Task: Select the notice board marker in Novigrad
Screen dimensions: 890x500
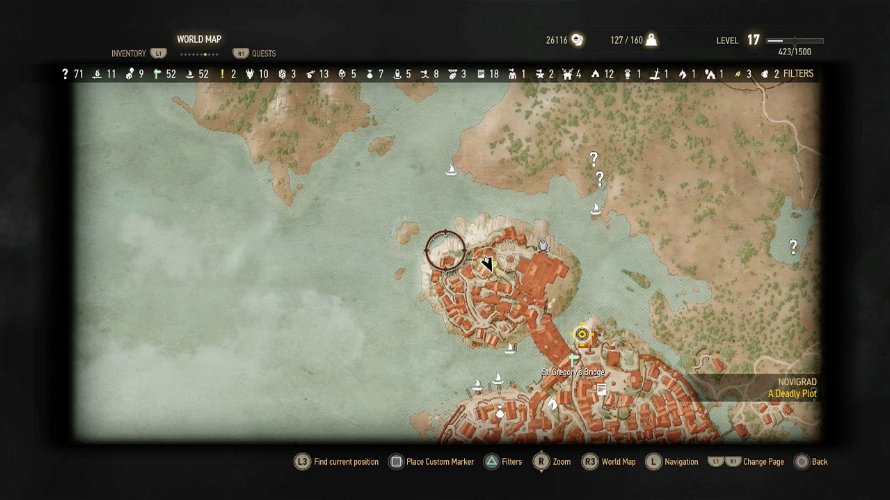Action: (x=602, y=391)
